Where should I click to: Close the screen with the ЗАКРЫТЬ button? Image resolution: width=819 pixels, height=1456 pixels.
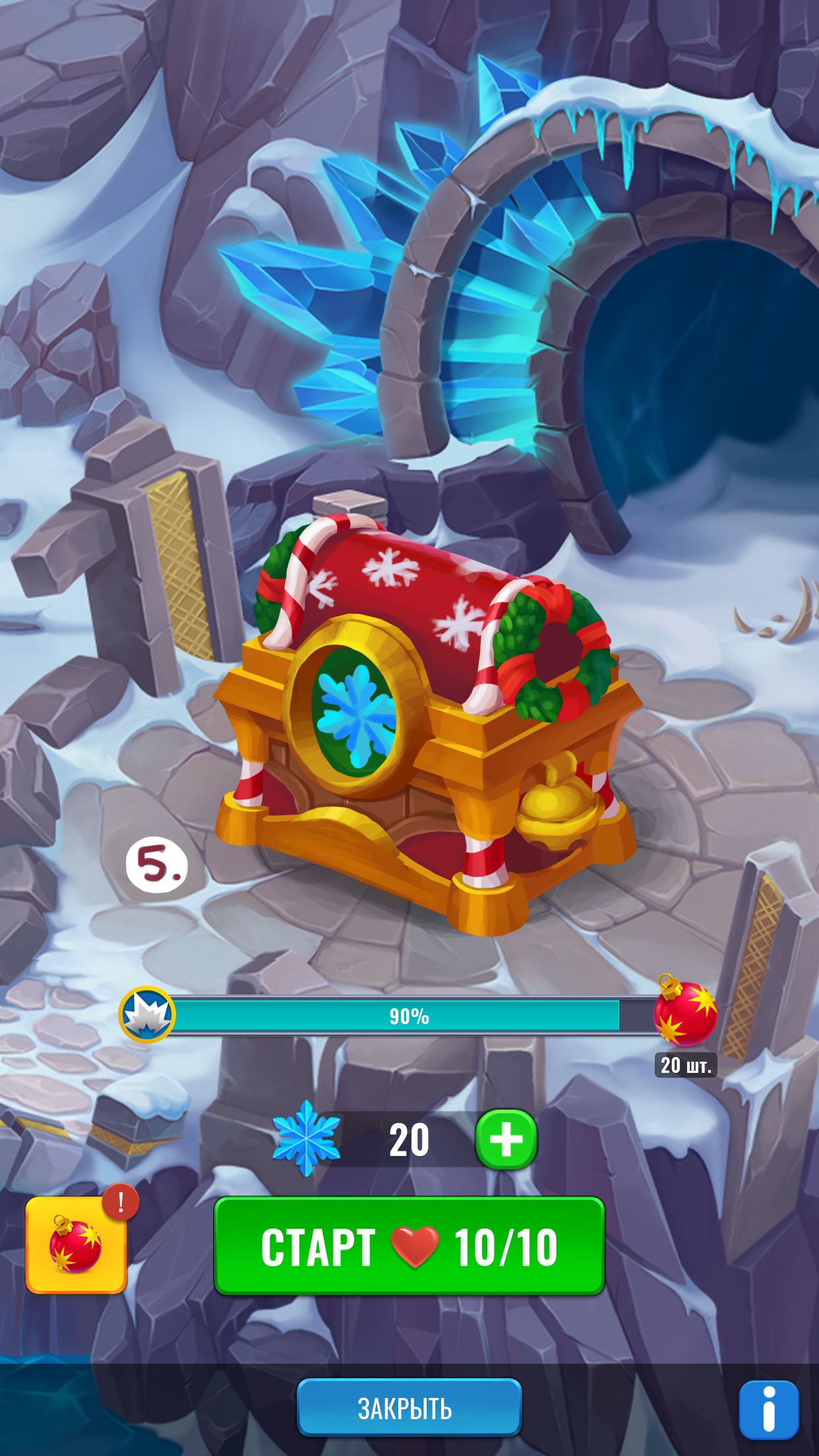(x=409, y=1408)
